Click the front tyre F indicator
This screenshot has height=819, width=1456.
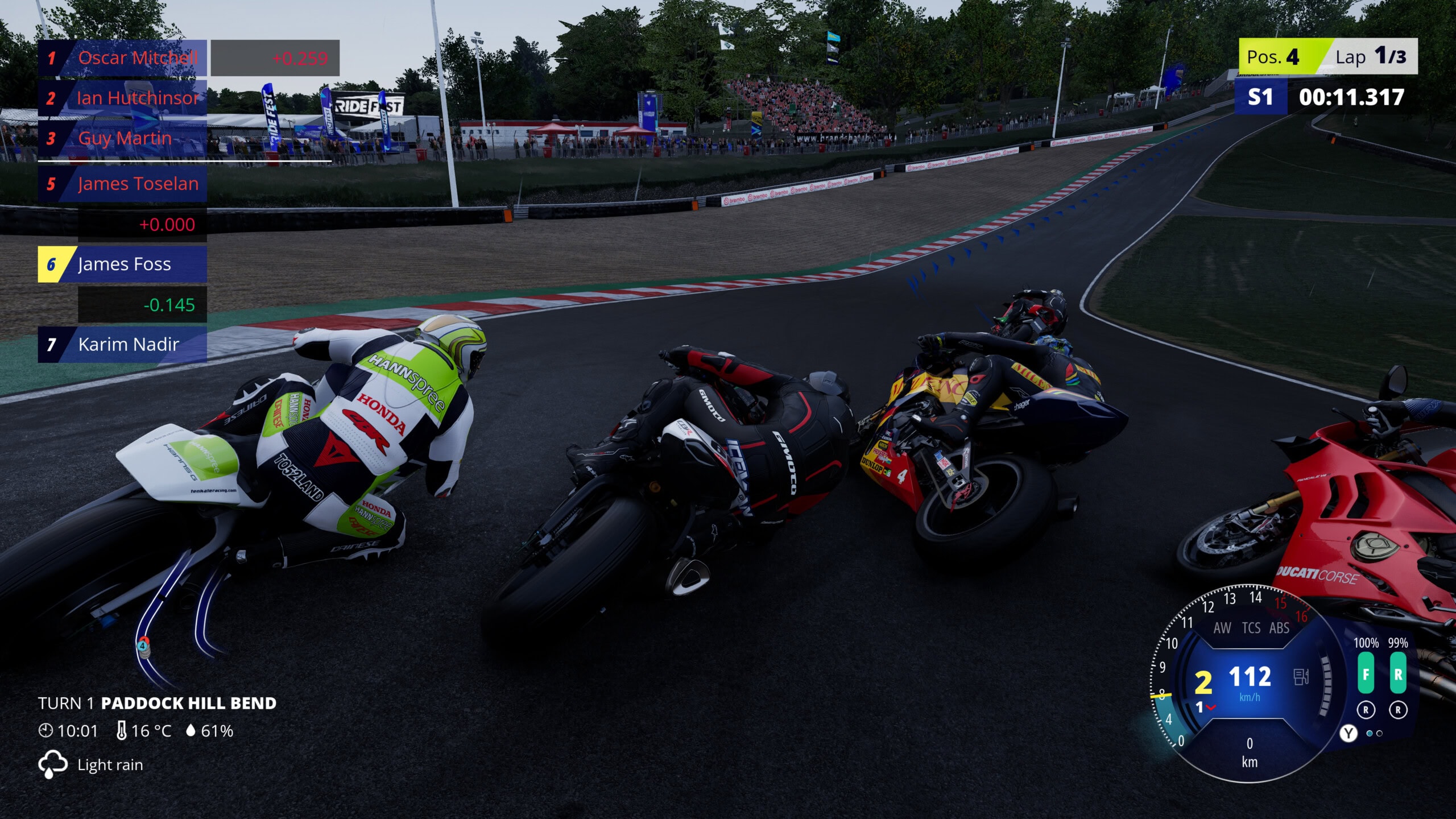coord(1366,673)
